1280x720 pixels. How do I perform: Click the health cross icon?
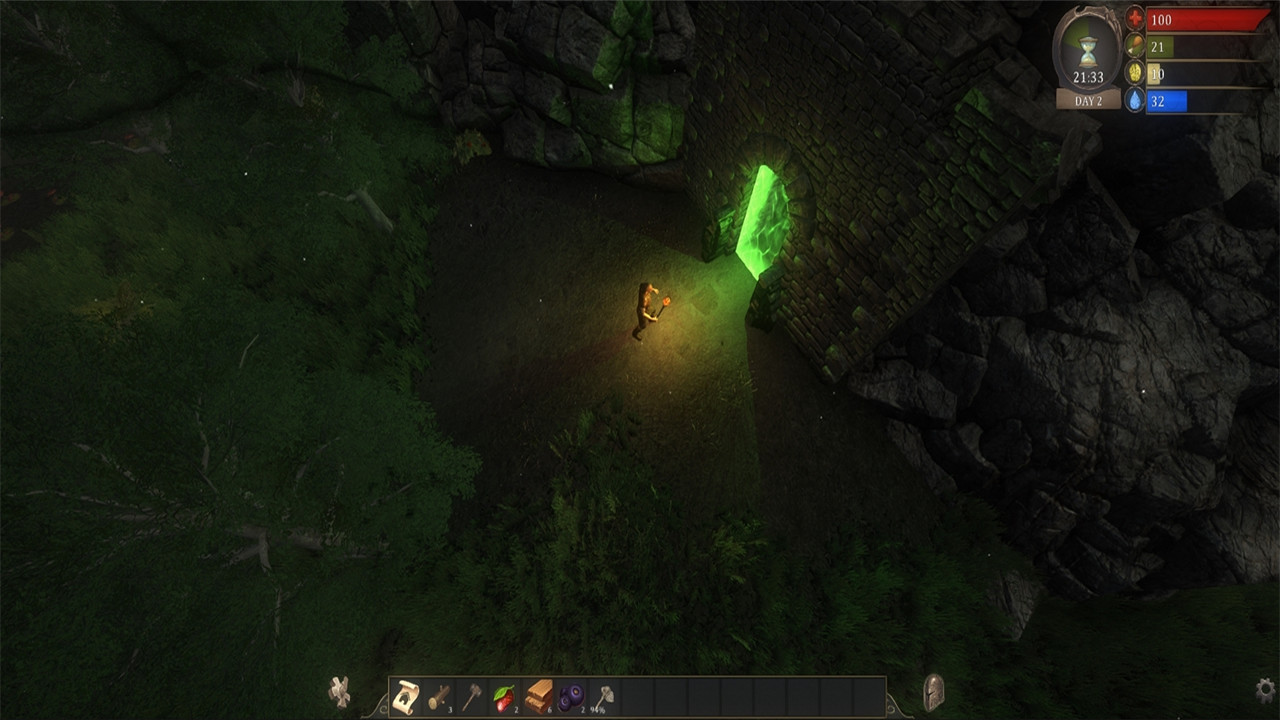tap(1136, 17)
